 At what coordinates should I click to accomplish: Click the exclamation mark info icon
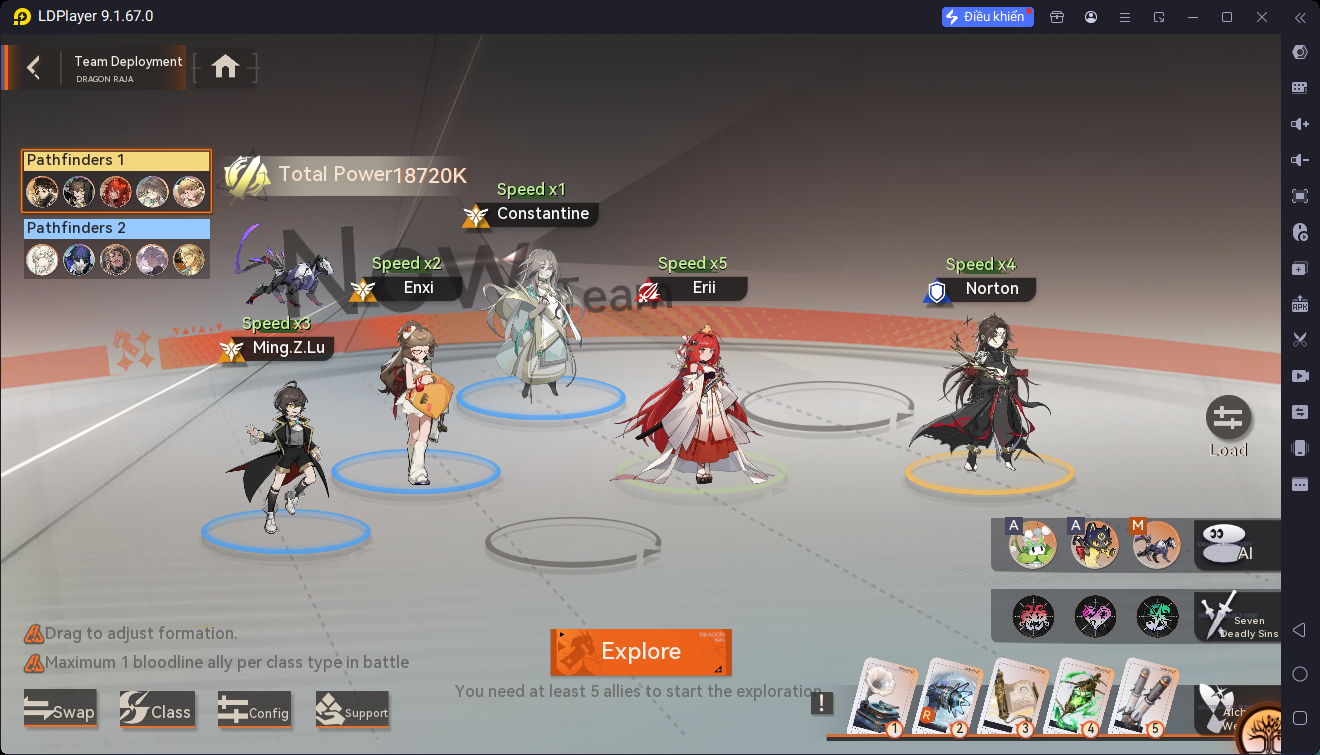822,703
